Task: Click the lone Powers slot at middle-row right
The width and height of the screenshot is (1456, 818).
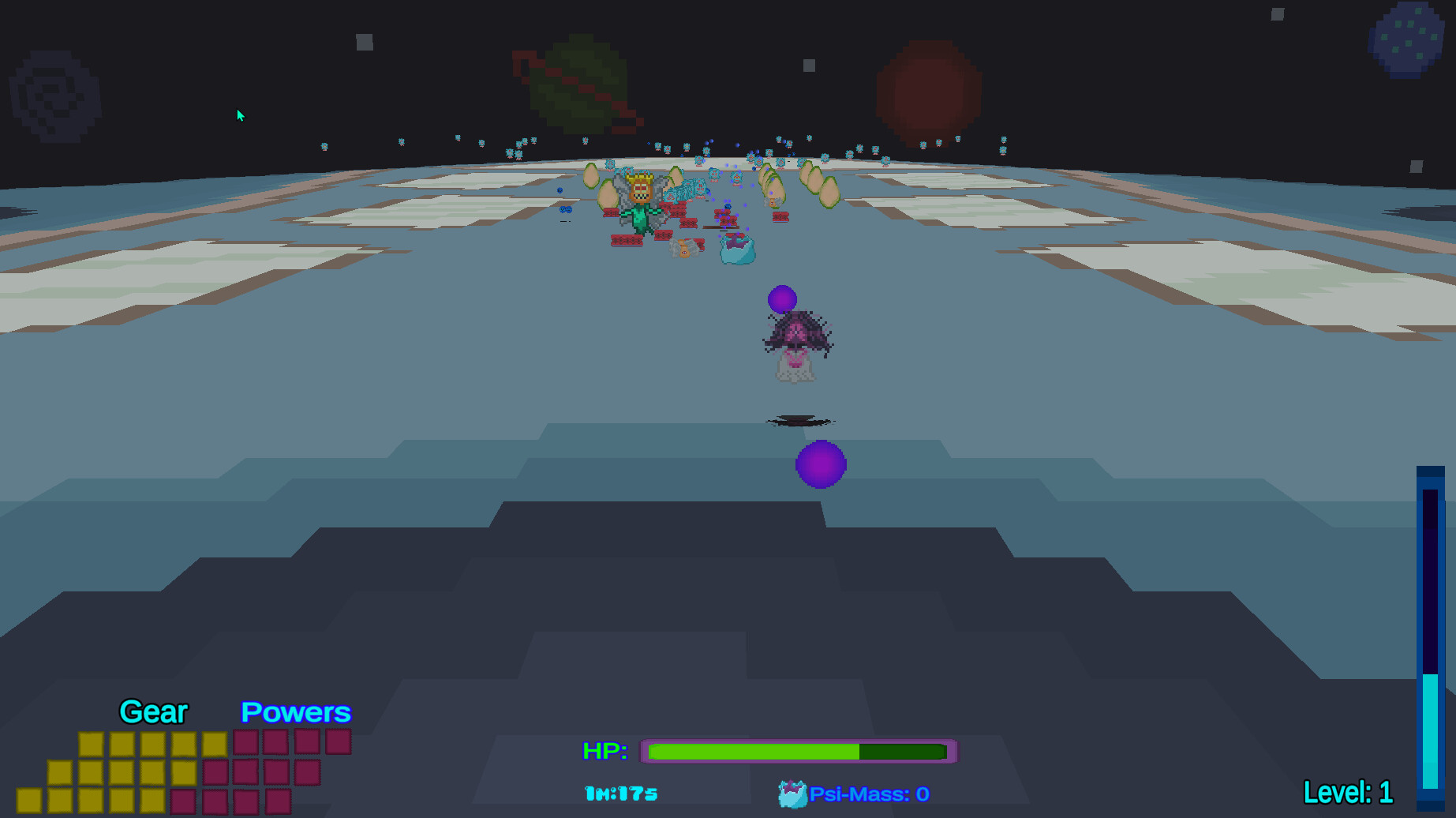Action: (307, 774)
